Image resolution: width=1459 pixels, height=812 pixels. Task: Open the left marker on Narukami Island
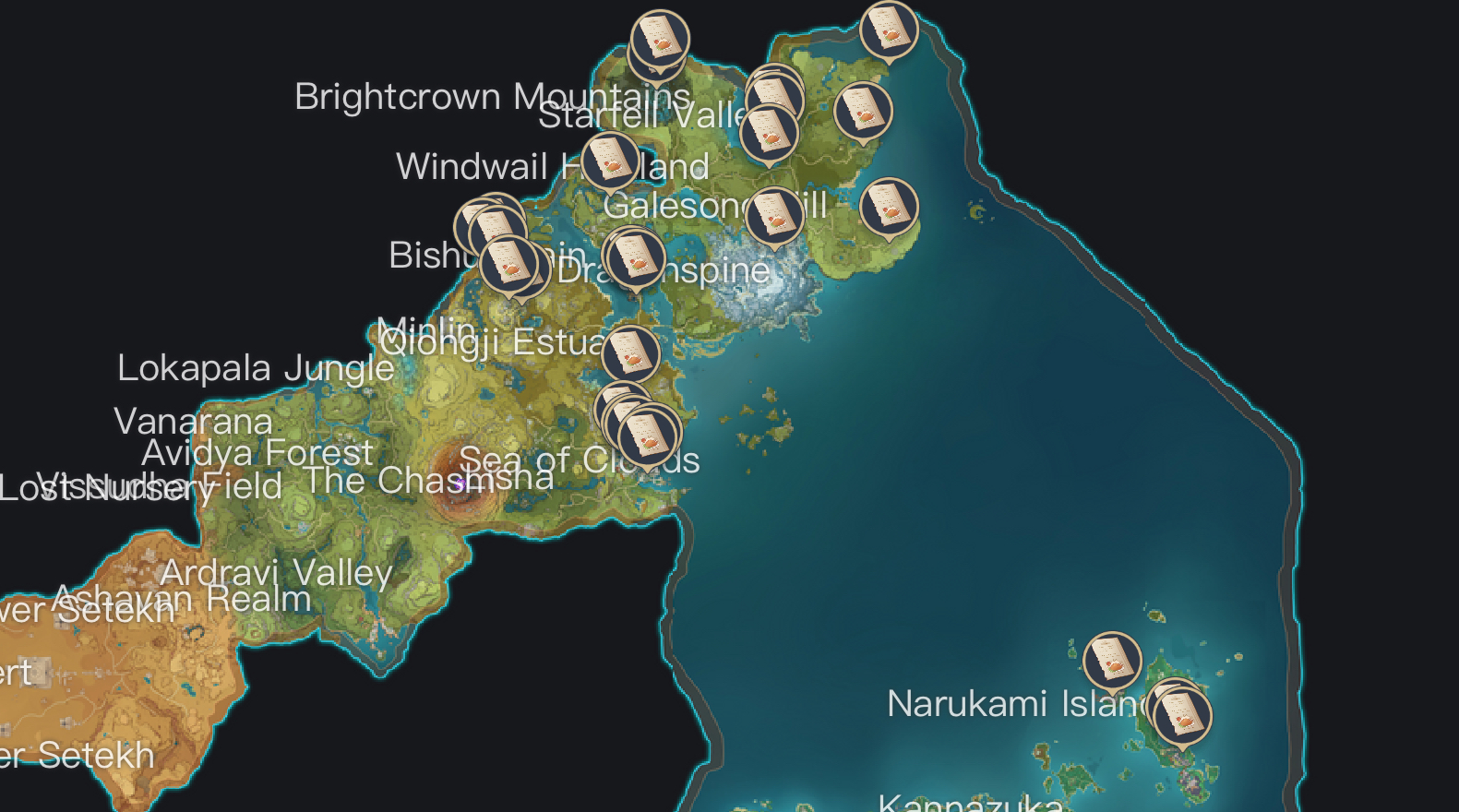pyautogui.click(x=1112, y=661)
